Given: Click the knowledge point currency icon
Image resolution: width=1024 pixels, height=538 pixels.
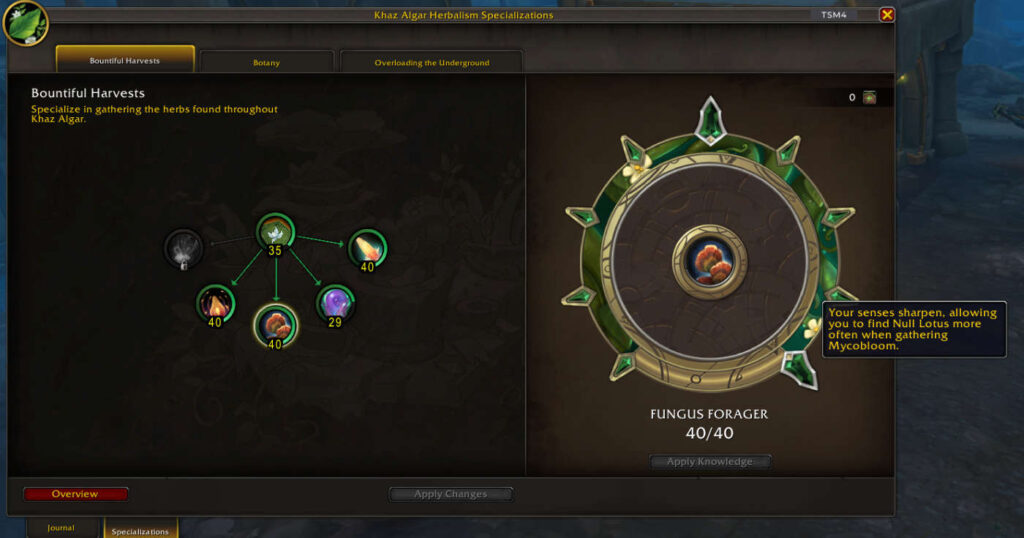Looking at the screenshot, I should (x=869, y=97).
